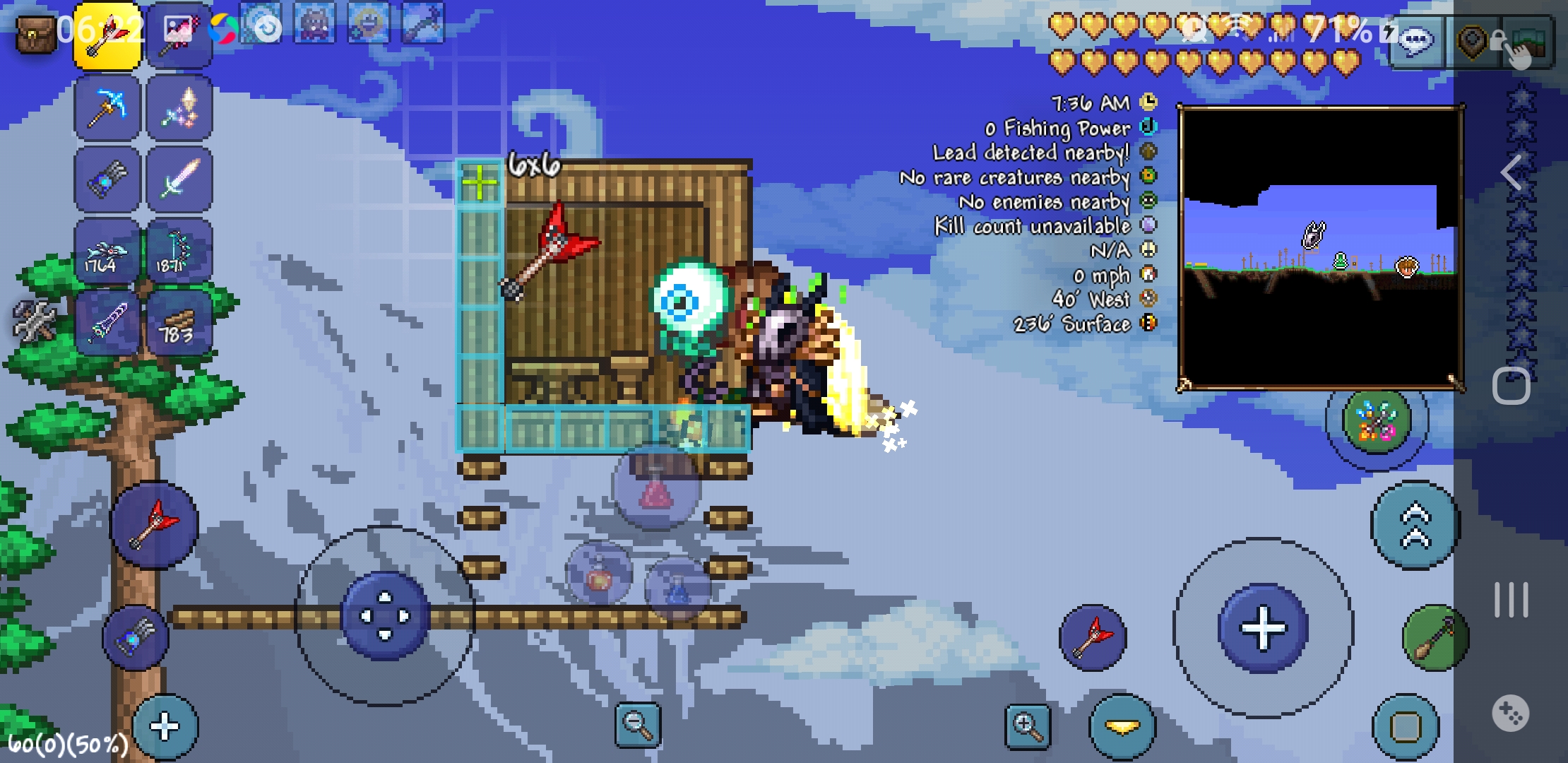Screen dimensions: 1568x763
Task: Open the inventory backpack
Action: coord(35,34)
